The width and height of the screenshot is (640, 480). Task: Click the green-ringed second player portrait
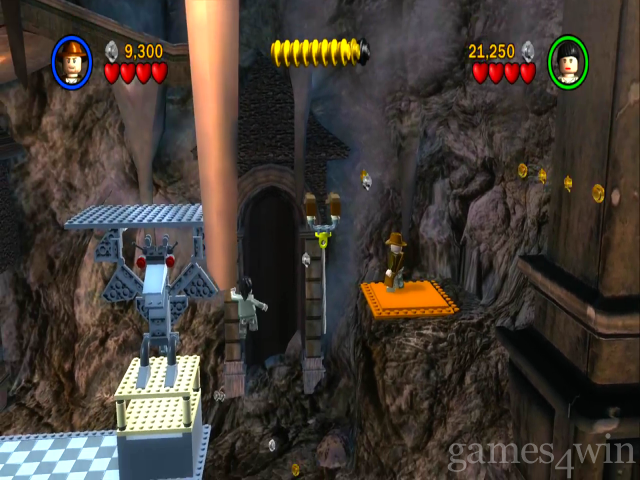tap(567, 62)
